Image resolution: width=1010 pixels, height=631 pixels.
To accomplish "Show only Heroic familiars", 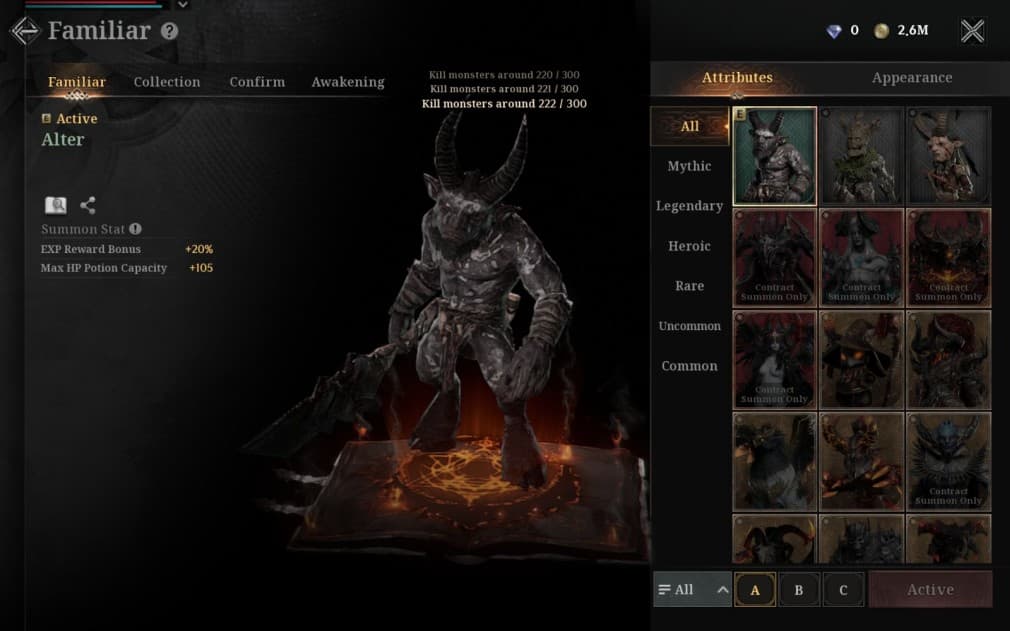I will click(689, 246).
